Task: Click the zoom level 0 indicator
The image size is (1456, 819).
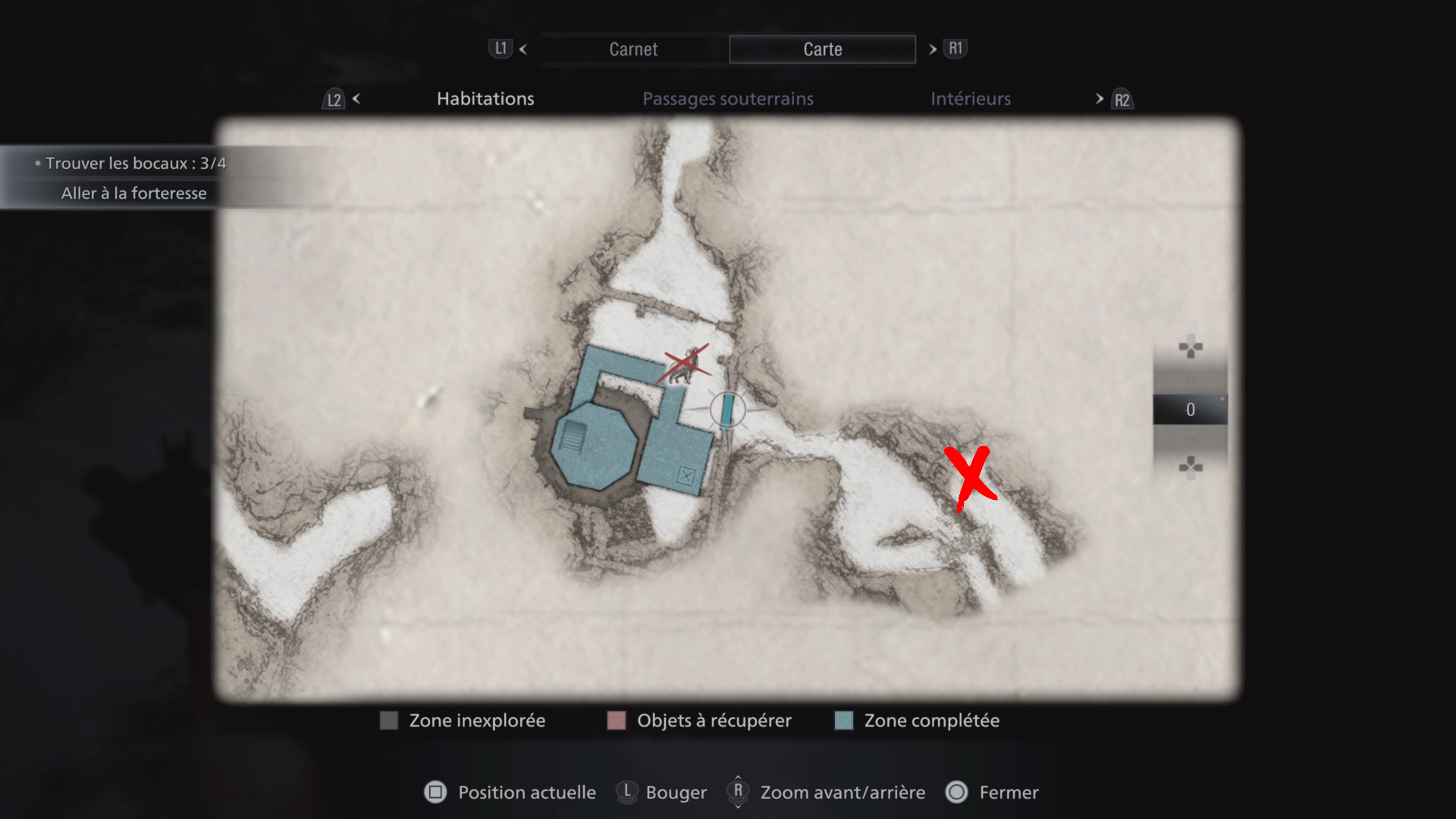Action: coord(1190,409)
